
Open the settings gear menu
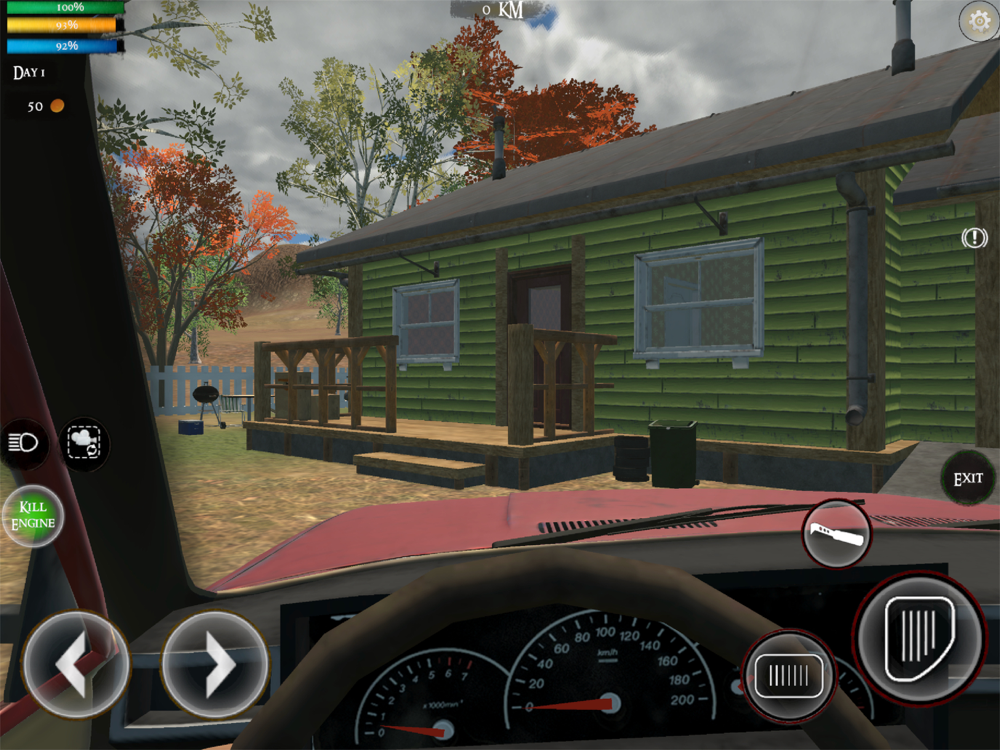[976, 21]
